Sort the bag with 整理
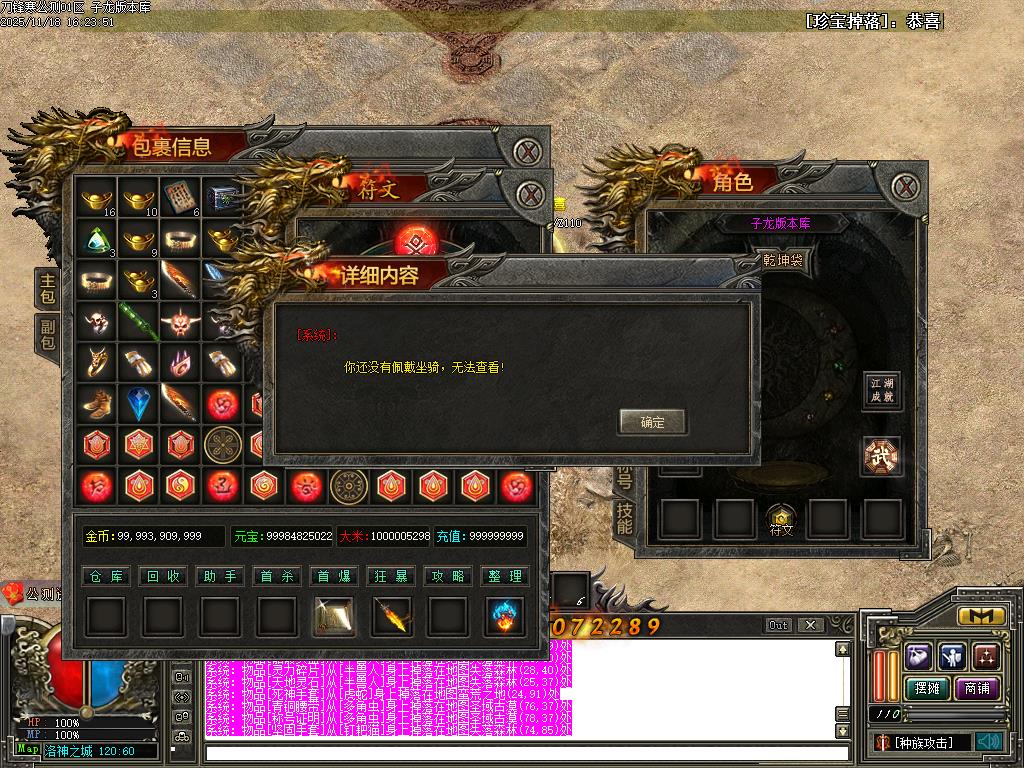This screenshot has width=1024, height=768. [x=505, y=576]
